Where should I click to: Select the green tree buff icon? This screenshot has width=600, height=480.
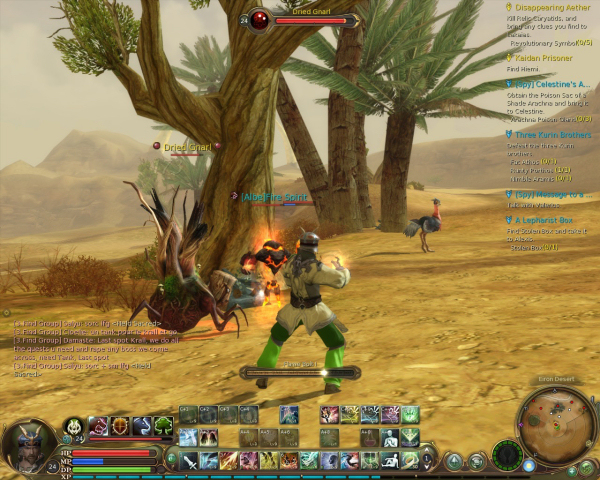164,426
